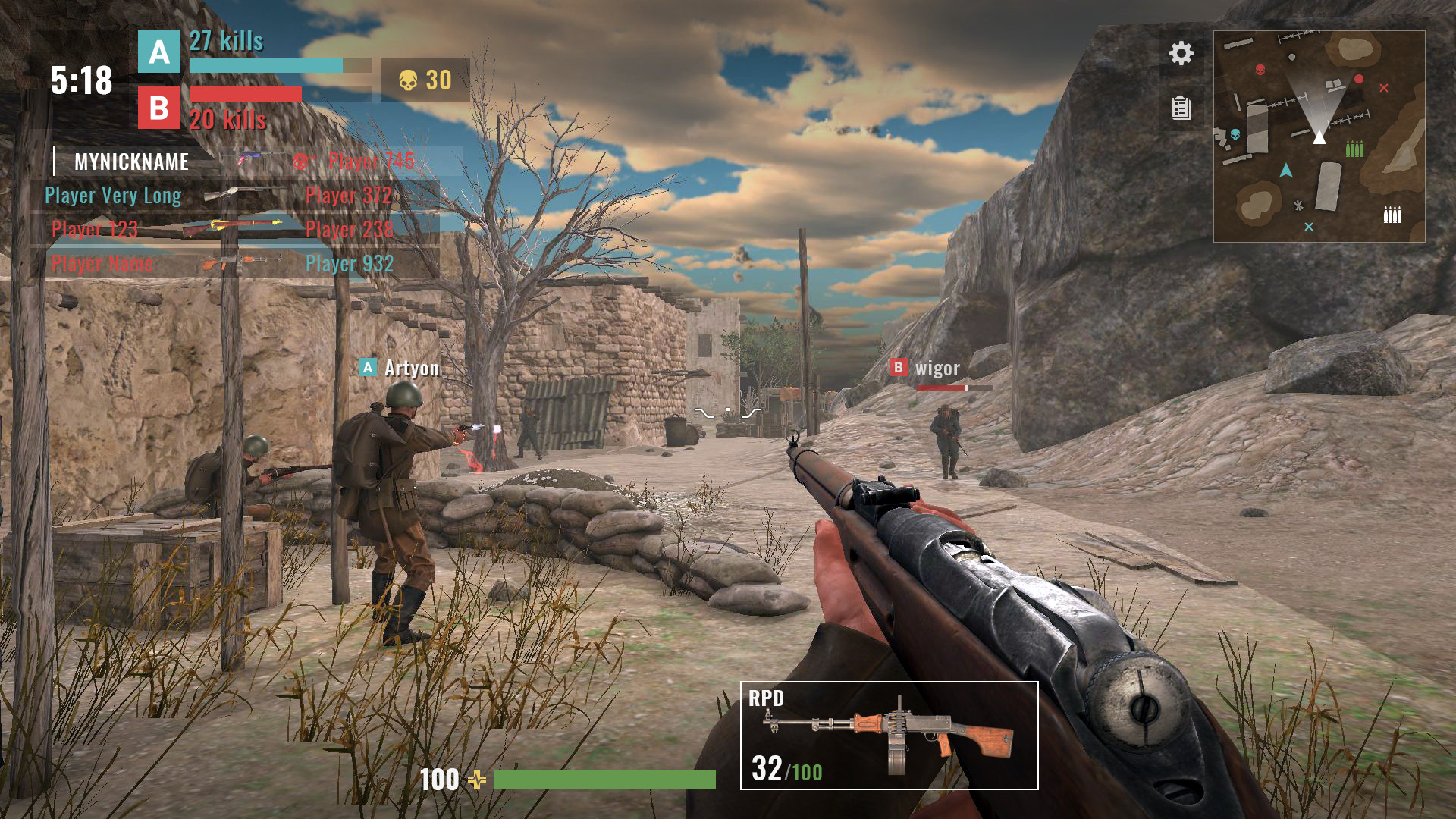Click the health star icon next to 100
Screen dimensions: 1456x819
[476, 778]
